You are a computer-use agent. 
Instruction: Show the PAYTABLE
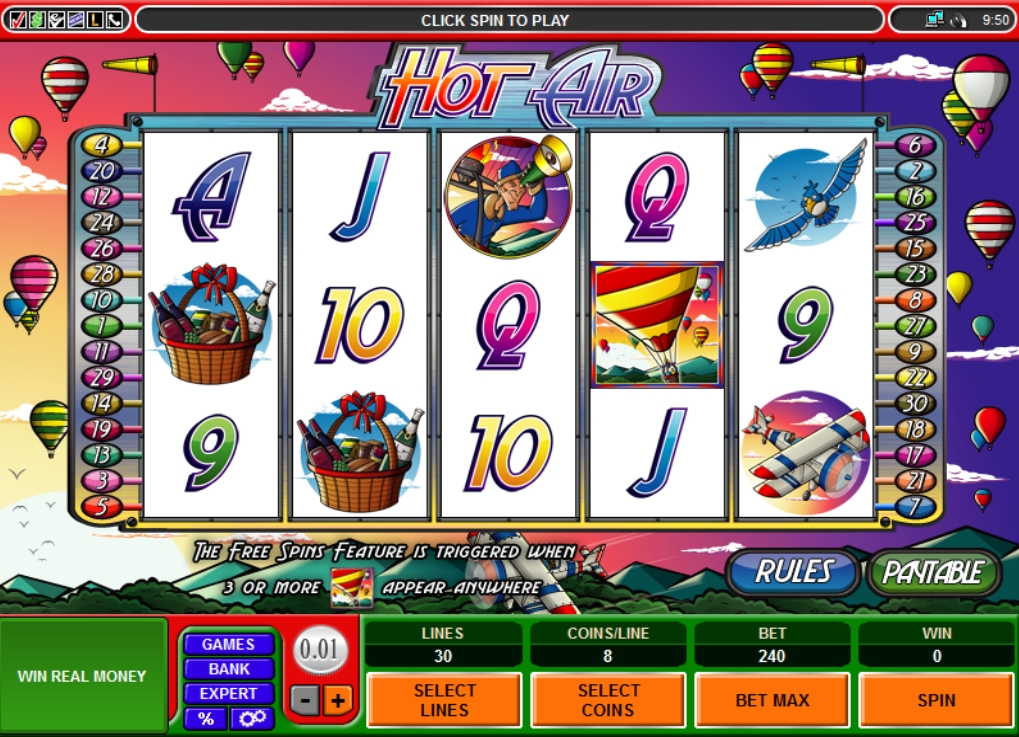(x=933, y=572)
